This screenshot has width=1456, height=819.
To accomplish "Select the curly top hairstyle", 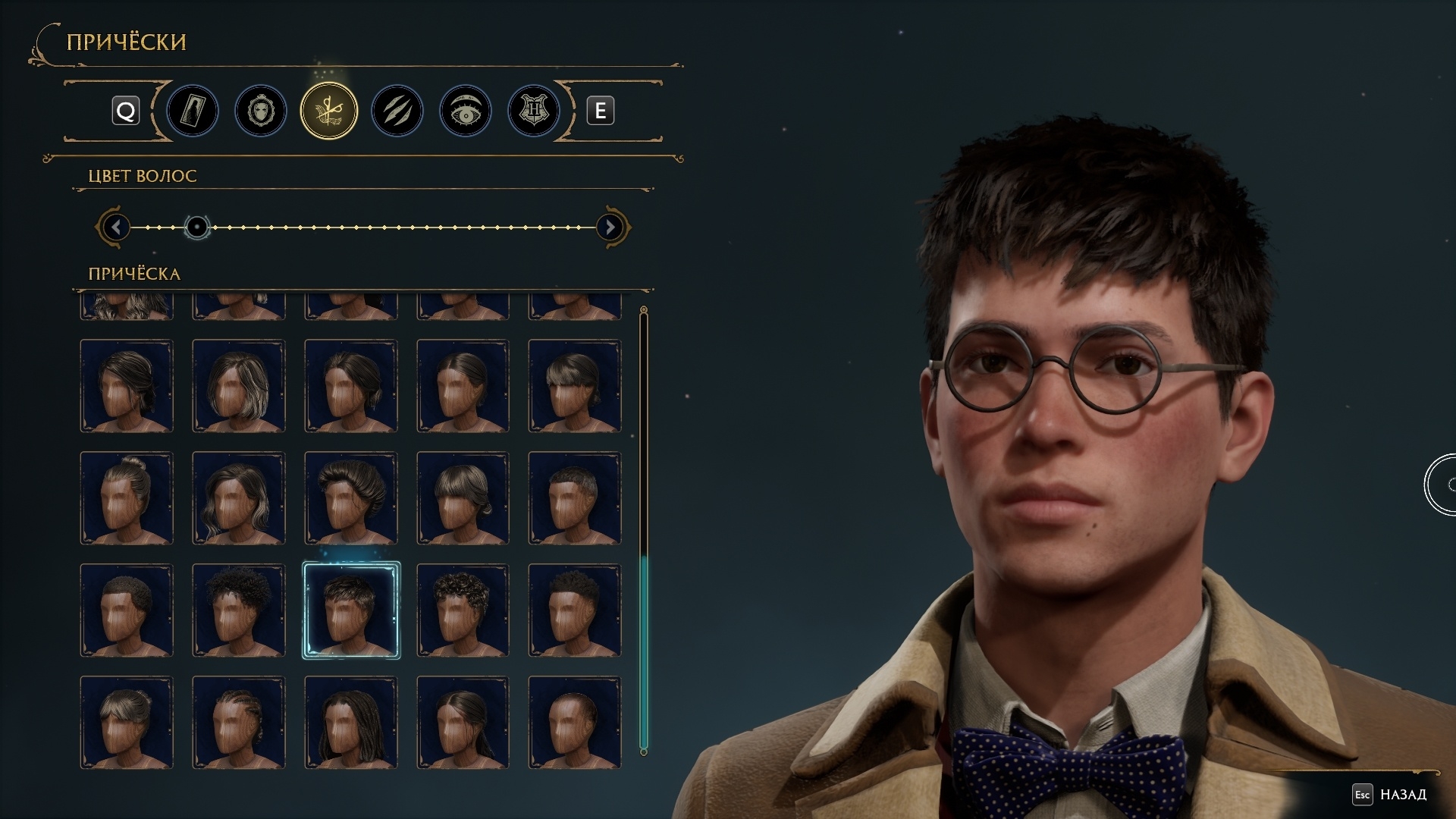I will 463,610.
